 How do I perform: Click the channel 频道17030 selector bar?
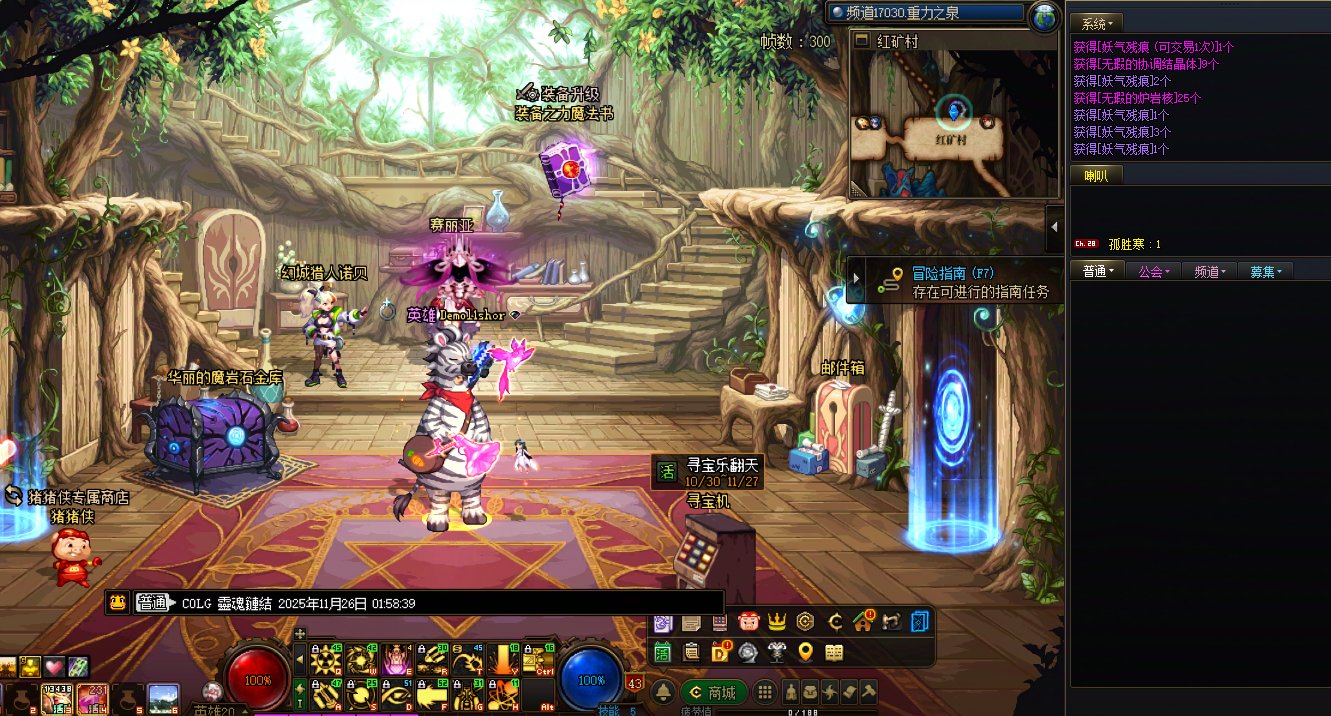925,14
